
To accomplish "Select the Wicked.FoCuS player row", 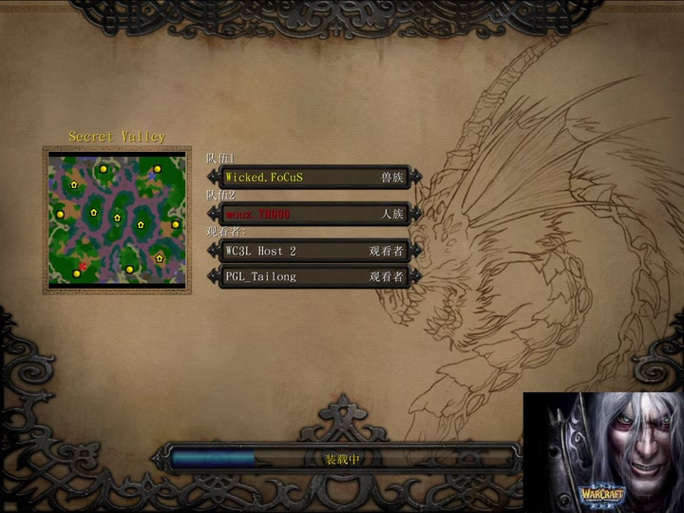I will 314,178.
